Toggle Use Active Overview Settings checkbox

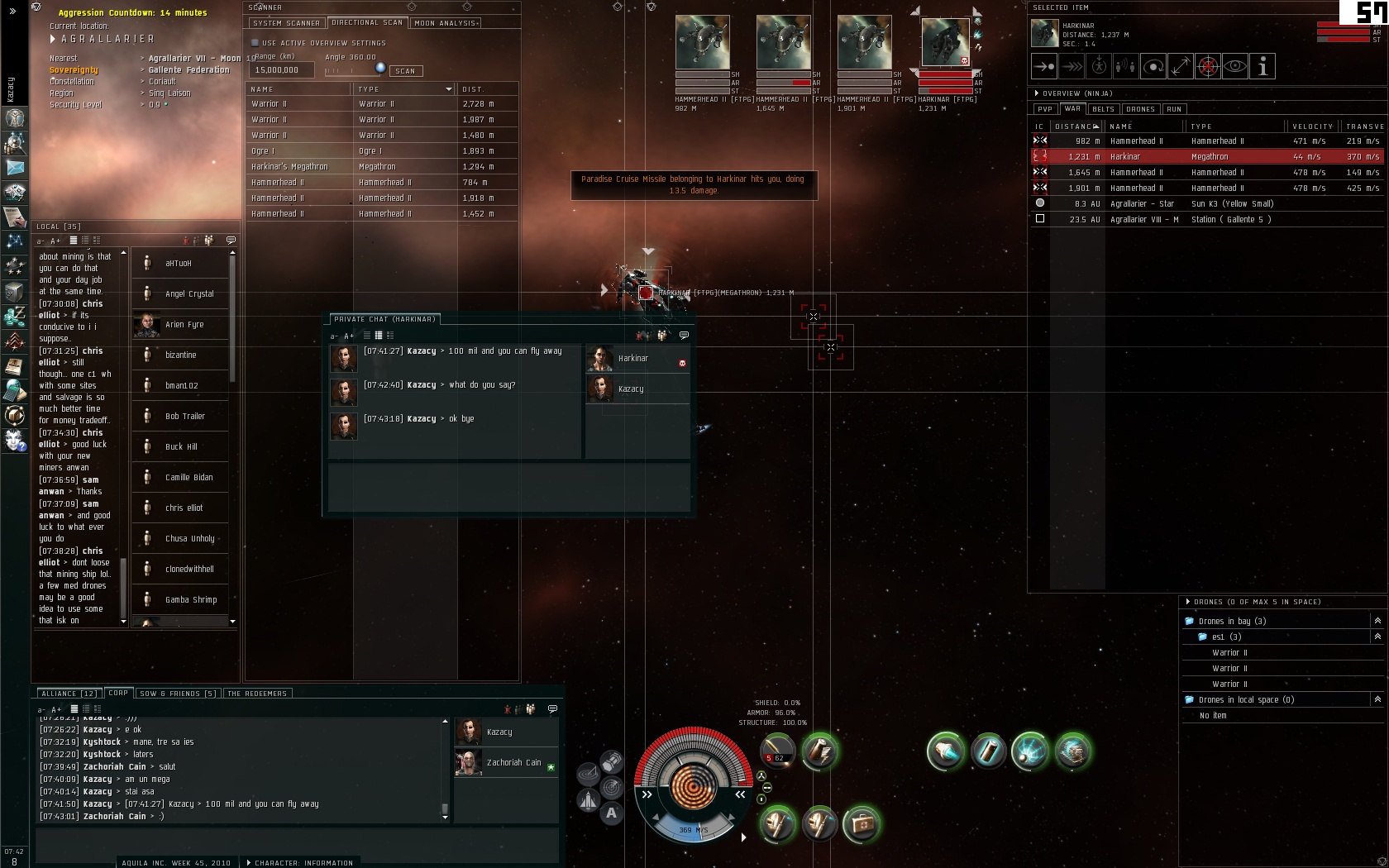point(255,43)
